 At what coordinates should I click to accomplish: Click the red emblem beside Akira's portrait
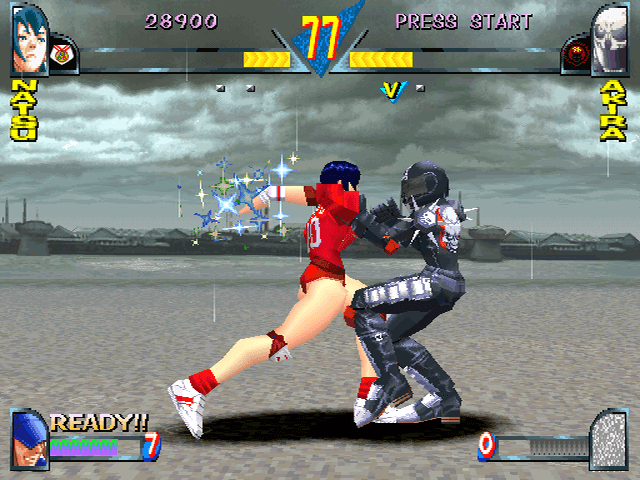pos(575,50)
